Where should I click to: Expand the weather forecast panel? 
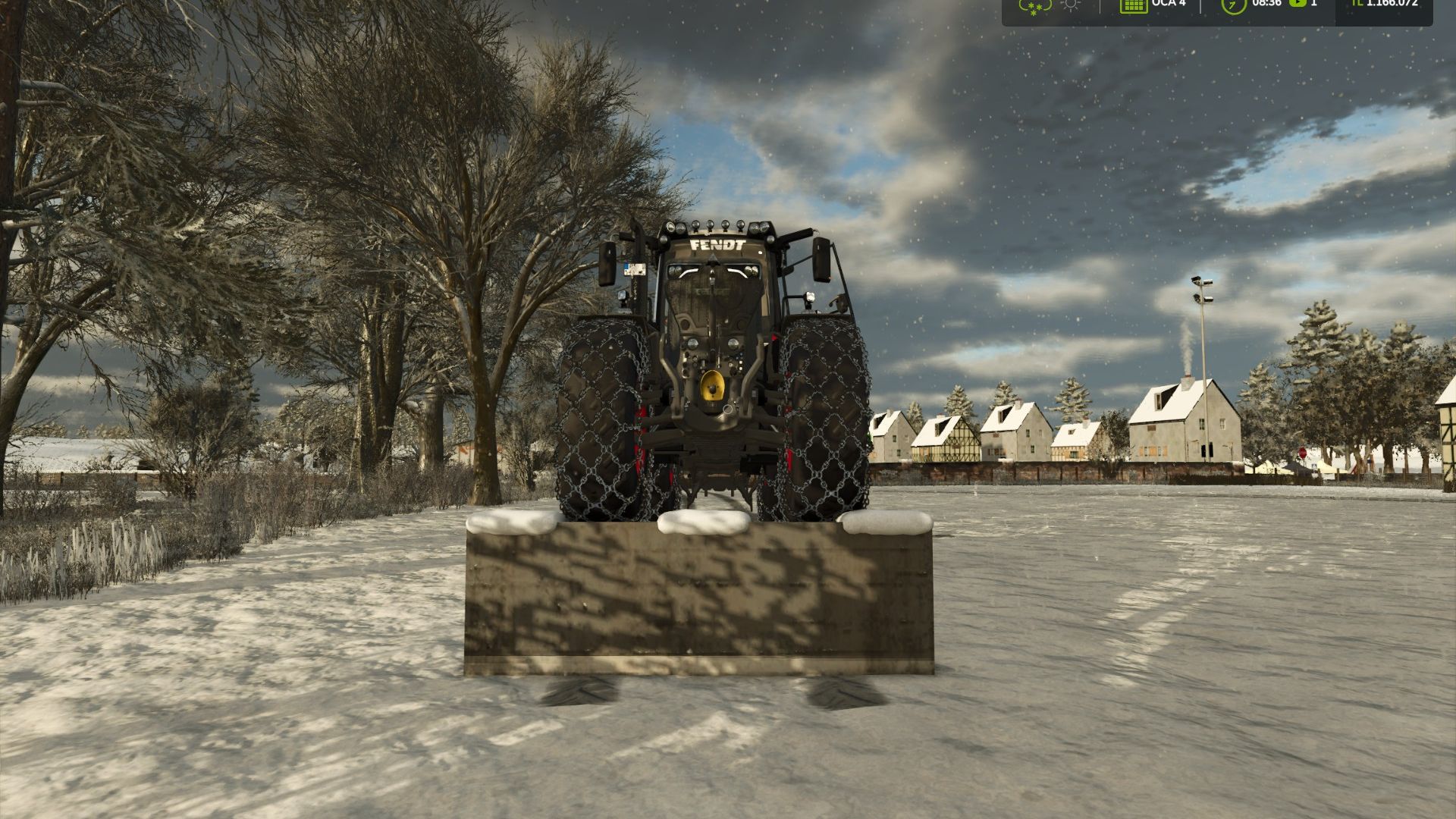(1052, 6)
